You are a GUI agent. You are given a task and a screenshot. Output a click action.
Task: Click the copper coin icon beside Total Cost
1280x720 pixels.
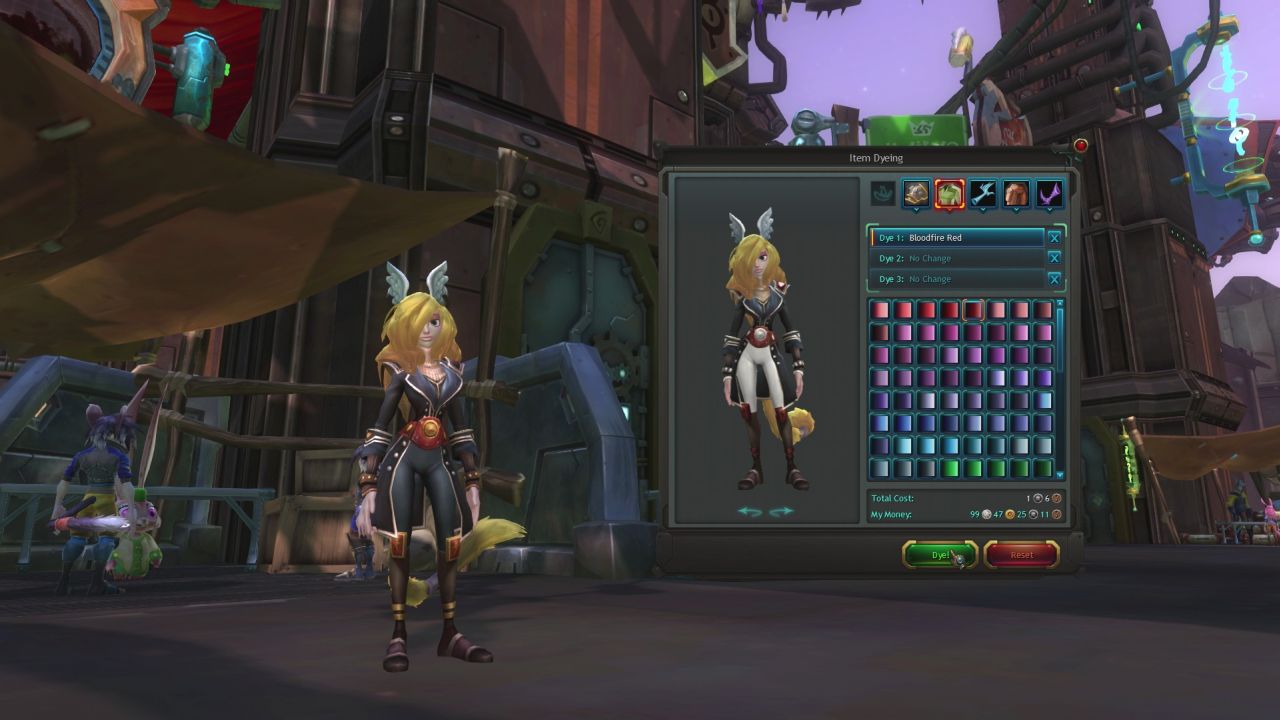pos(1056,497)
